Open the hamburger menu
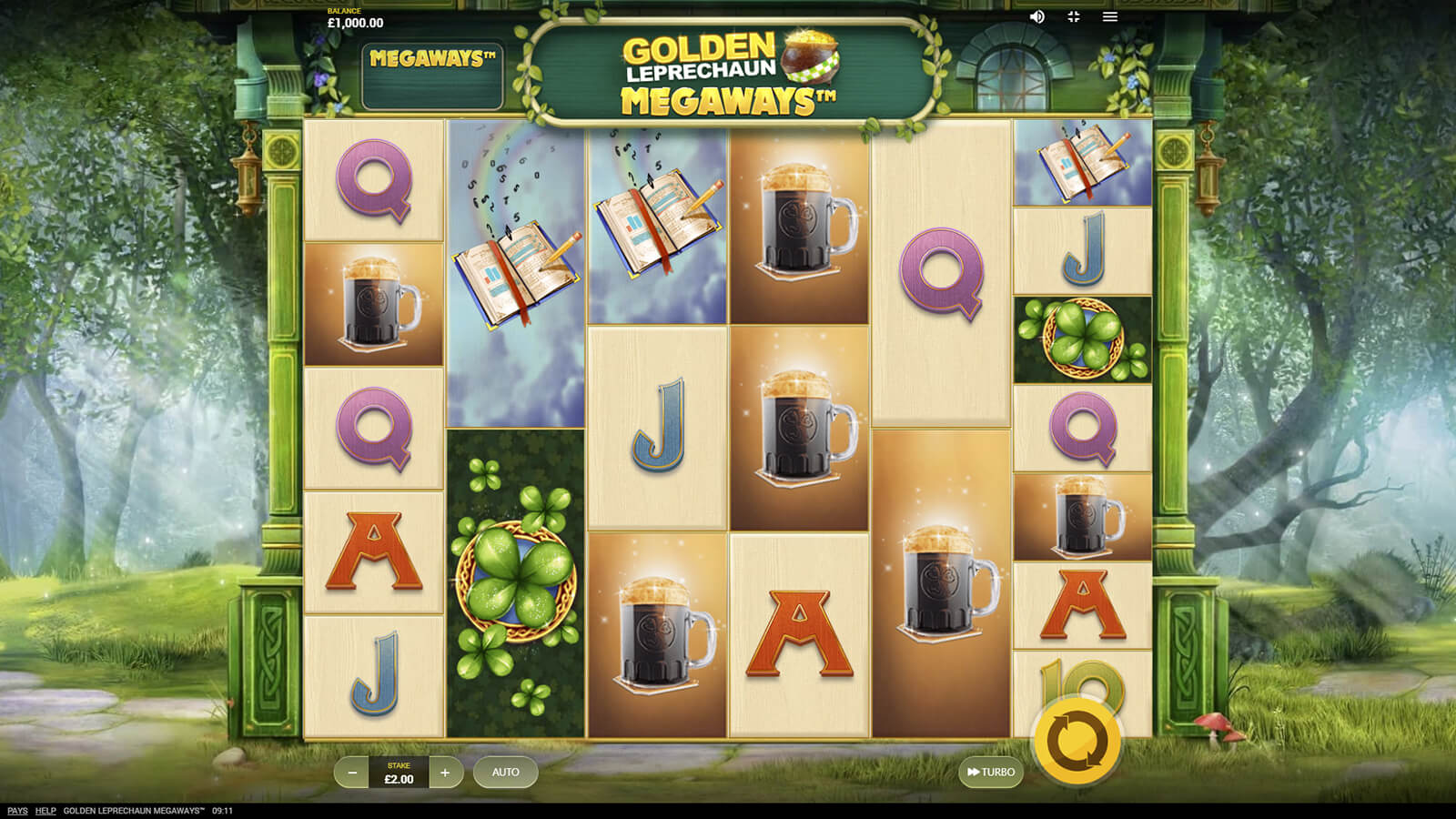 point(1110,16)
